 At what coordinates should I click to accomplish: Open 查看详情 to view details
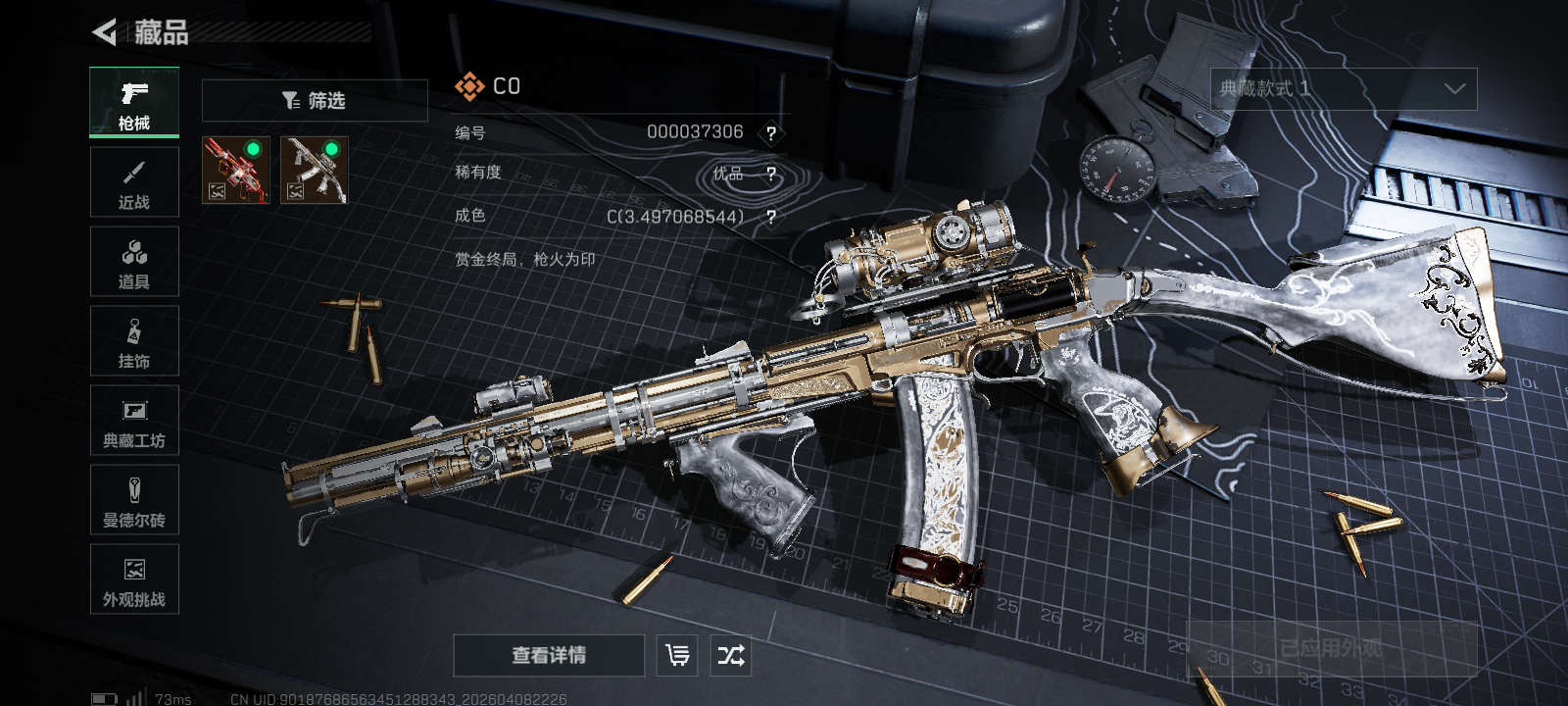(x=549, y=655)
